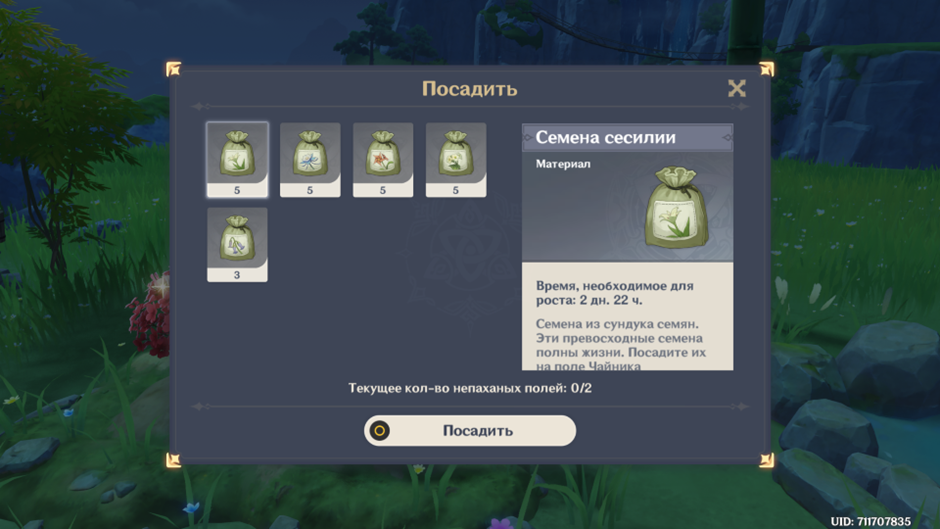
Task: Choose the purple bellflower seed bag
Action: [x=237, y=240]
